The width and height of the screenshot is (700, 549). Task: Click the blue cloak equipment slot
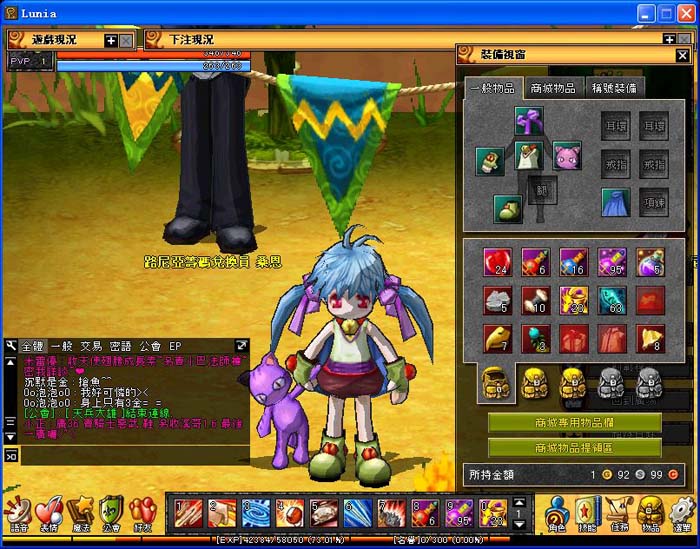[616, 201]
